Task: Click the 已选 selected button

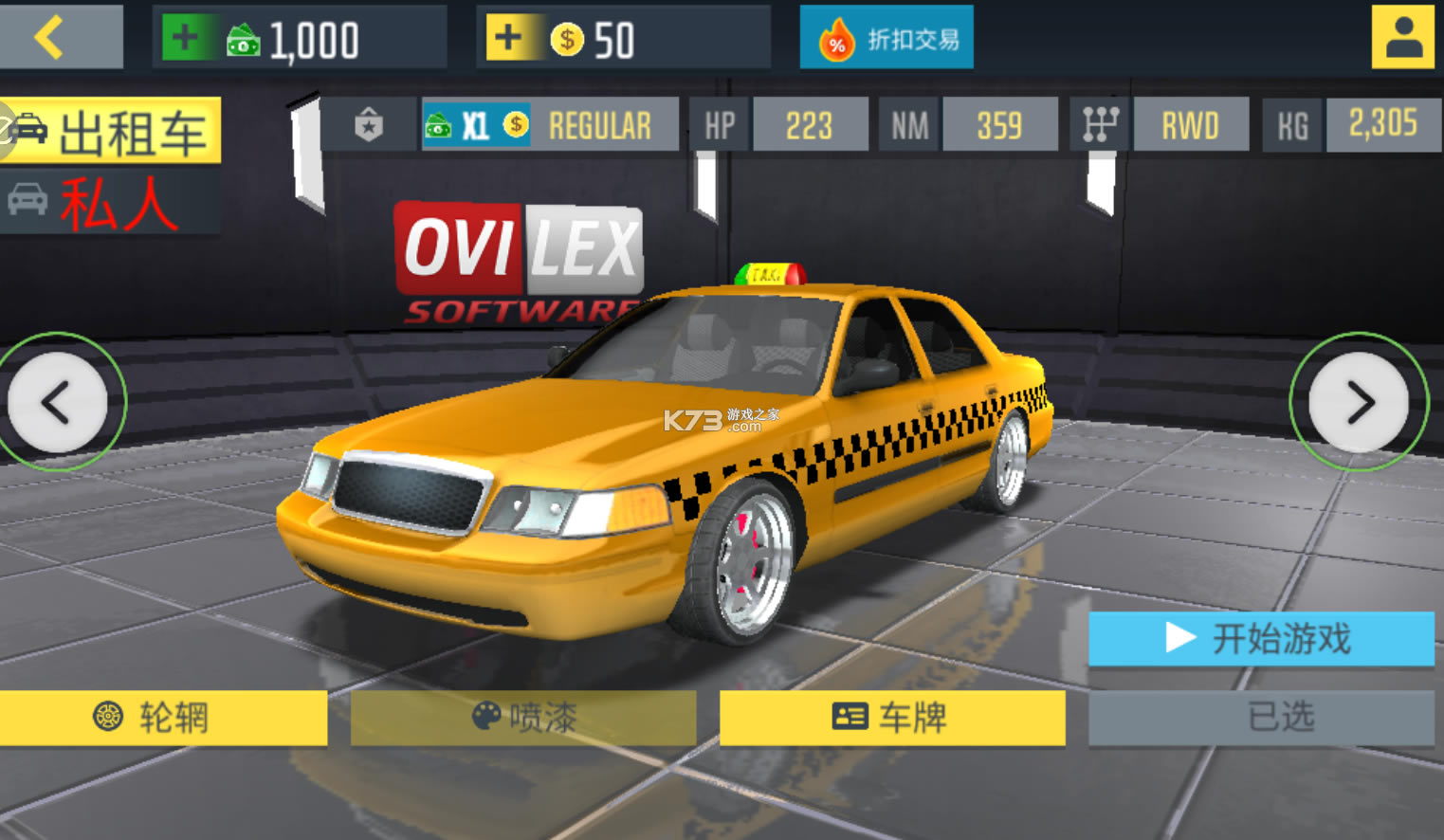Action: 1260,718
